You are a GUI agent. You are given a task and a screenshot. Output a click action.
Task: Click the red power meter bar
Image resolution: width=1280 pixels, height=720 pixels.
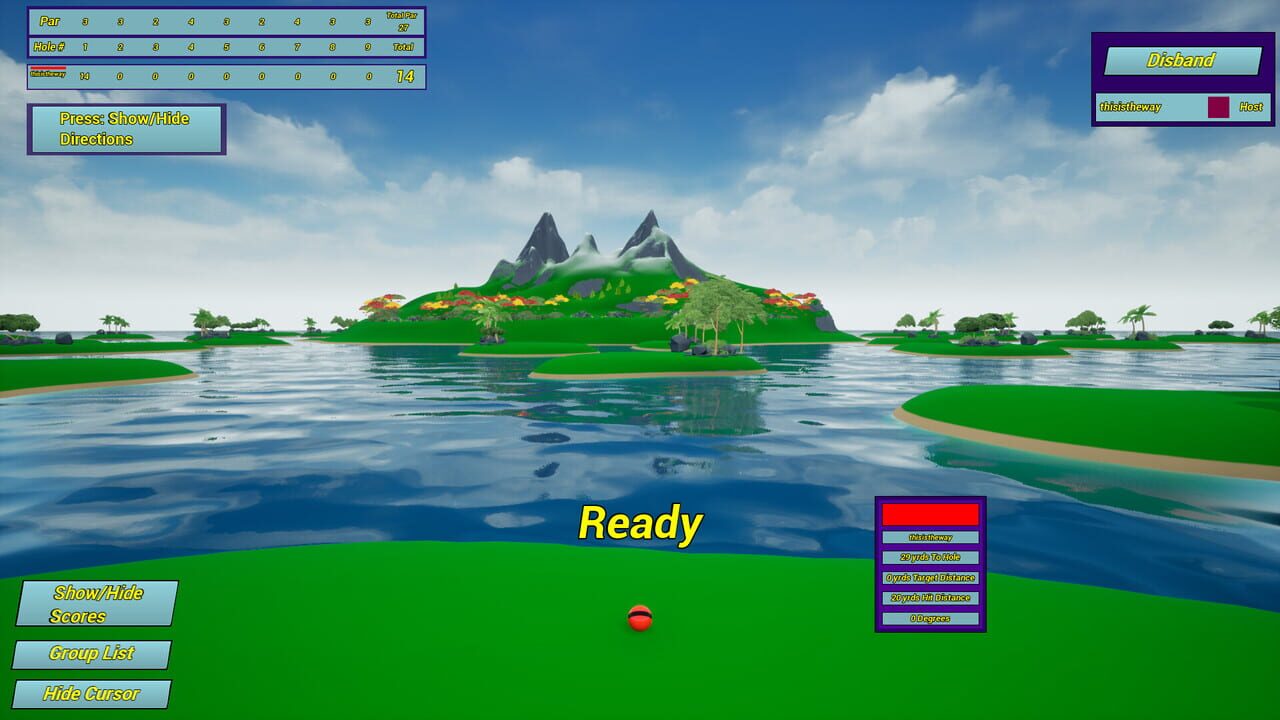click(x=929, y=514)
